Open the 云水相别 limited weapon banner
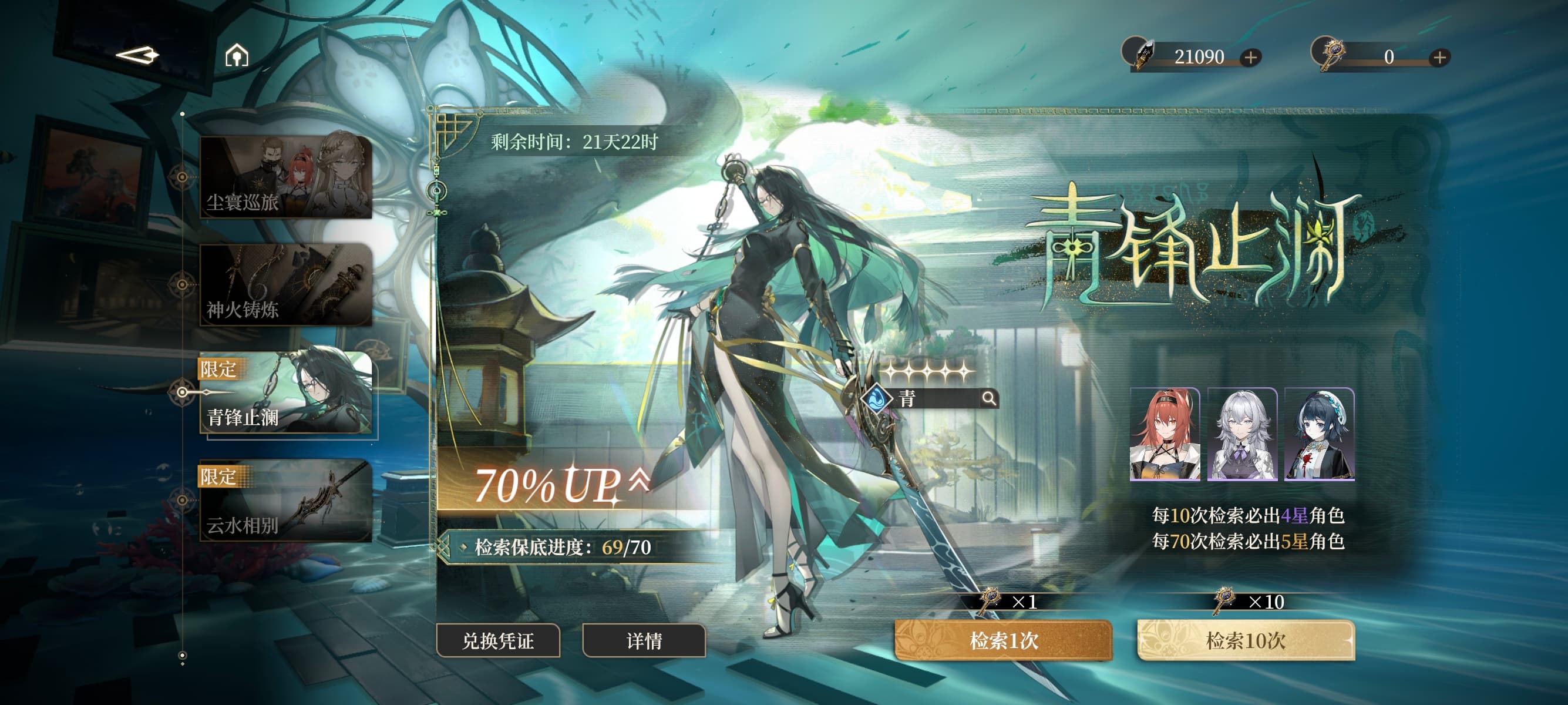This screenshot has width=1568, height=705. point(285,501)
